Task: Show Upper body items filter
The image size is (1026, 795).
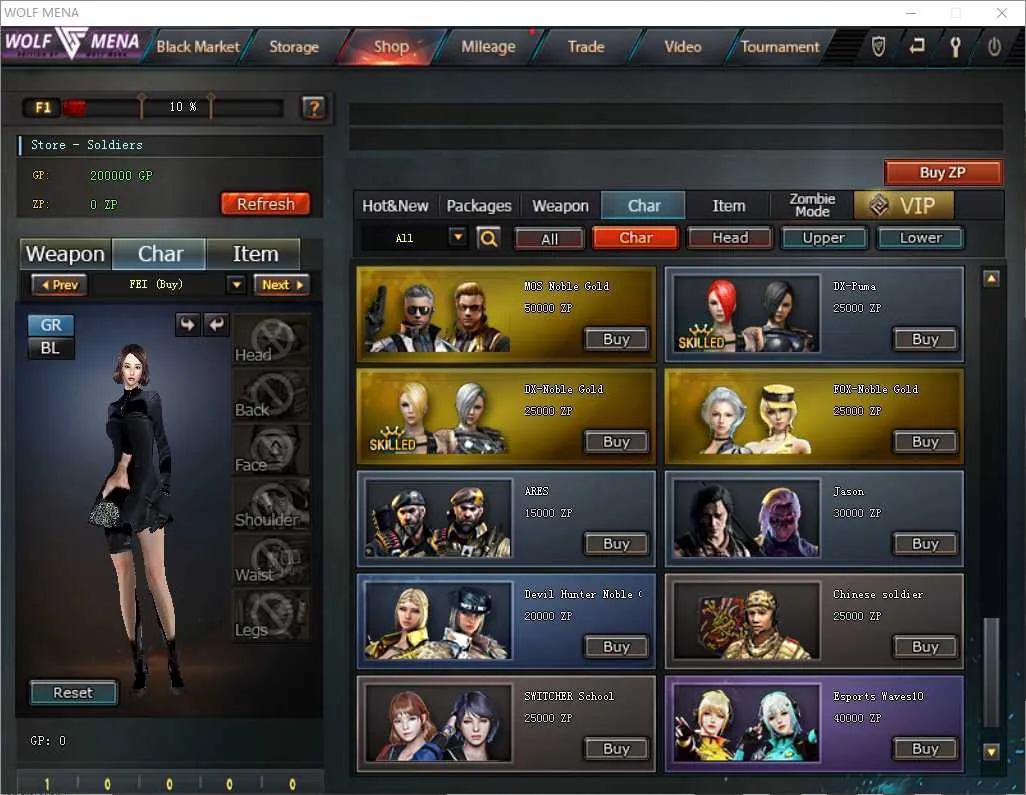Action: pyautogui.click(x=823, y=238)
